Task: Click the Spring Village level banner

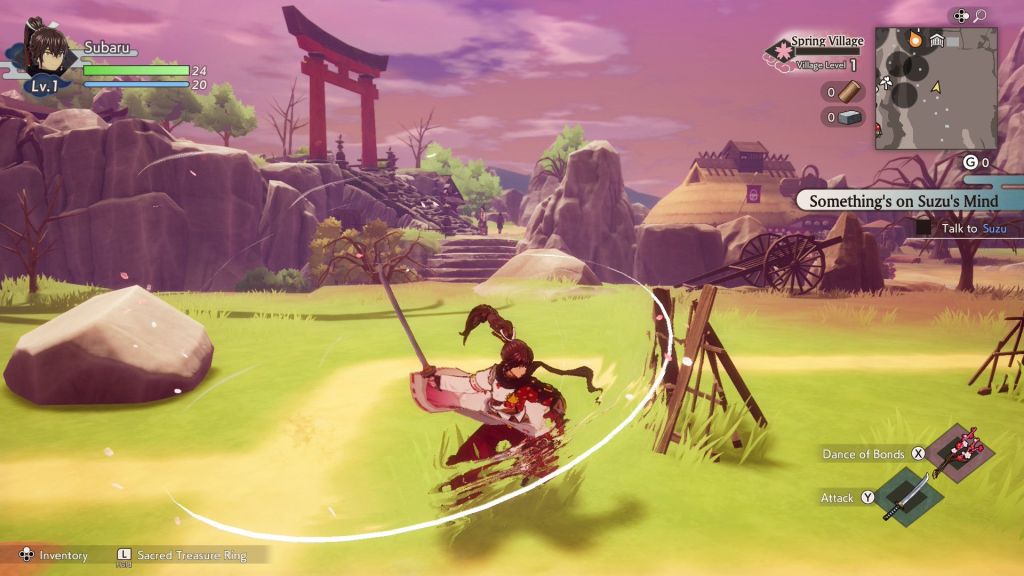Action: (819, 52)
